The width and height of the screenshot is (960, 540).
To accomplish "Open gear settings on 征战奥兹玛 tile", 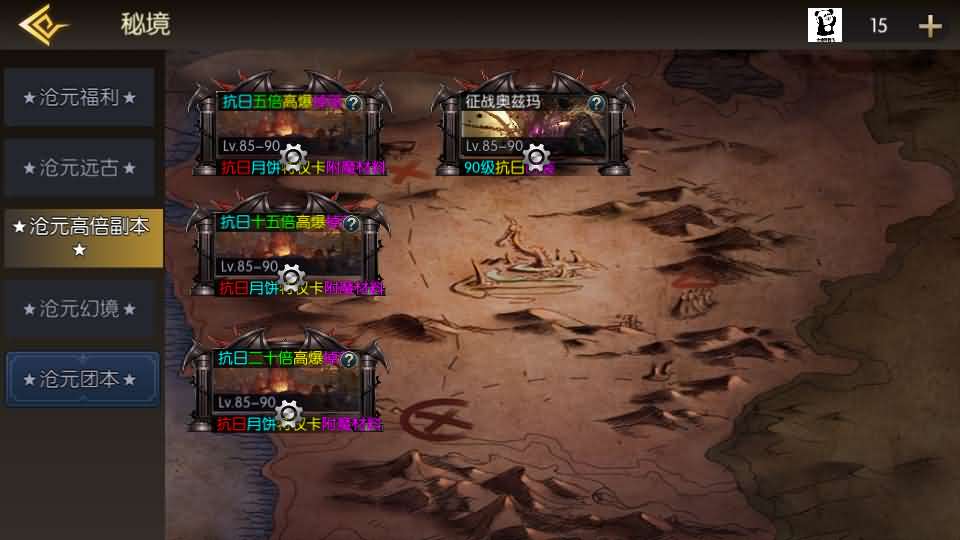I will click(537, 155).
